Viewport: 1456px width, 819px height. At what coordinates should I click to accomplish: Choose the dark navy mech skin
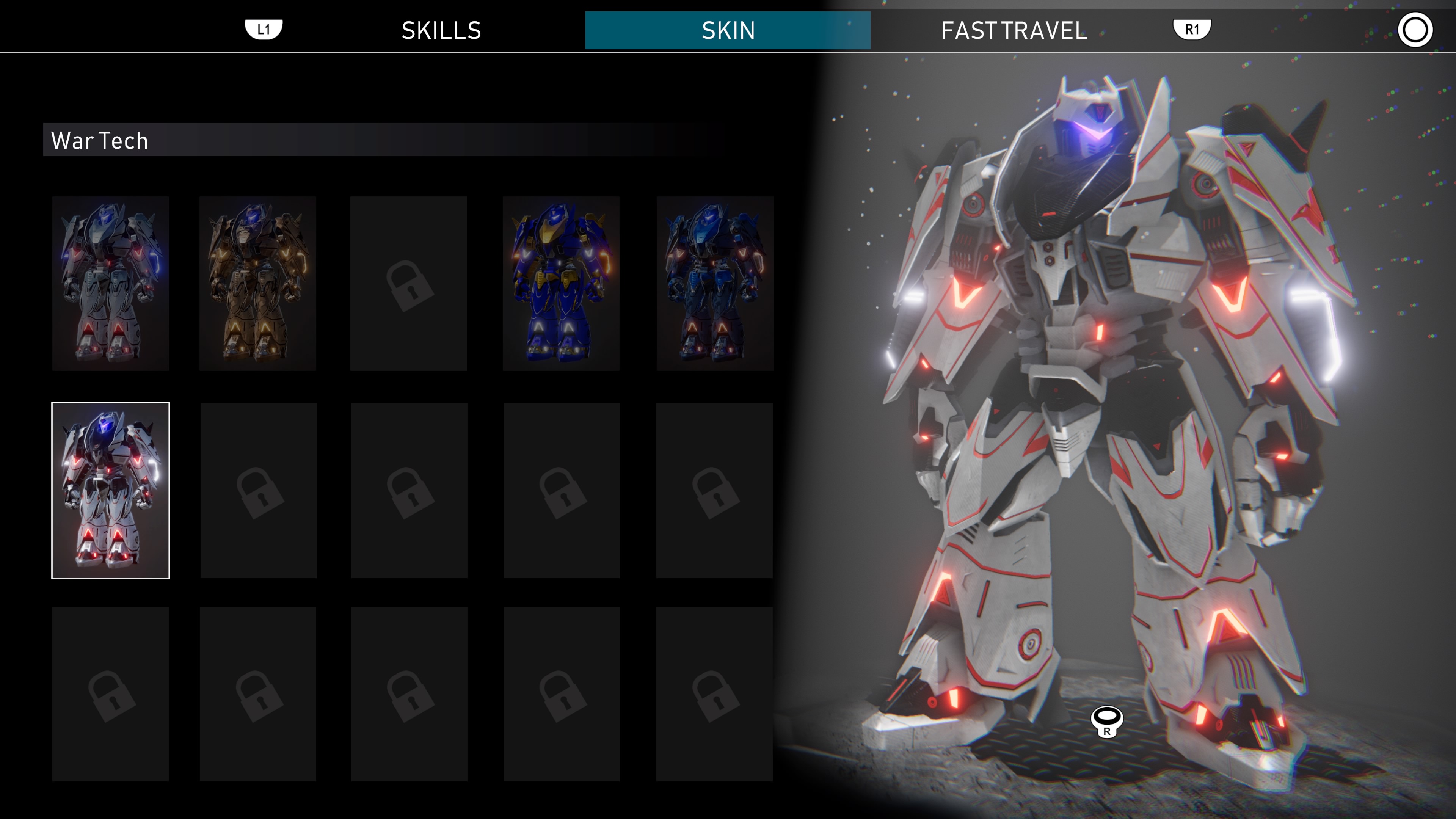714,283
